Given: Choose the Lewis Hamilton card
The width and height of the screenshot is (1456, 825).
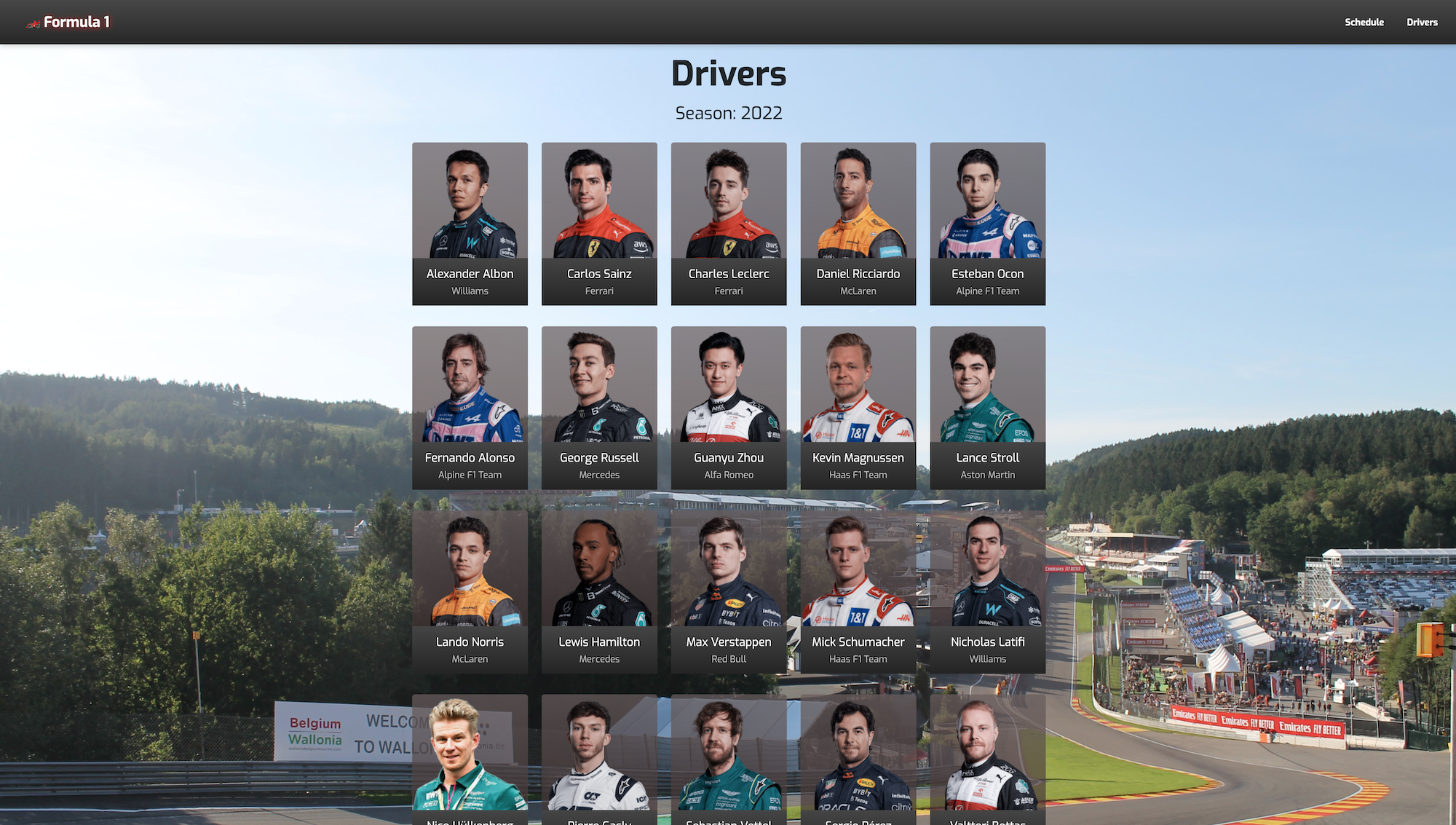Looking at the screenshot, I should point(599,592).
